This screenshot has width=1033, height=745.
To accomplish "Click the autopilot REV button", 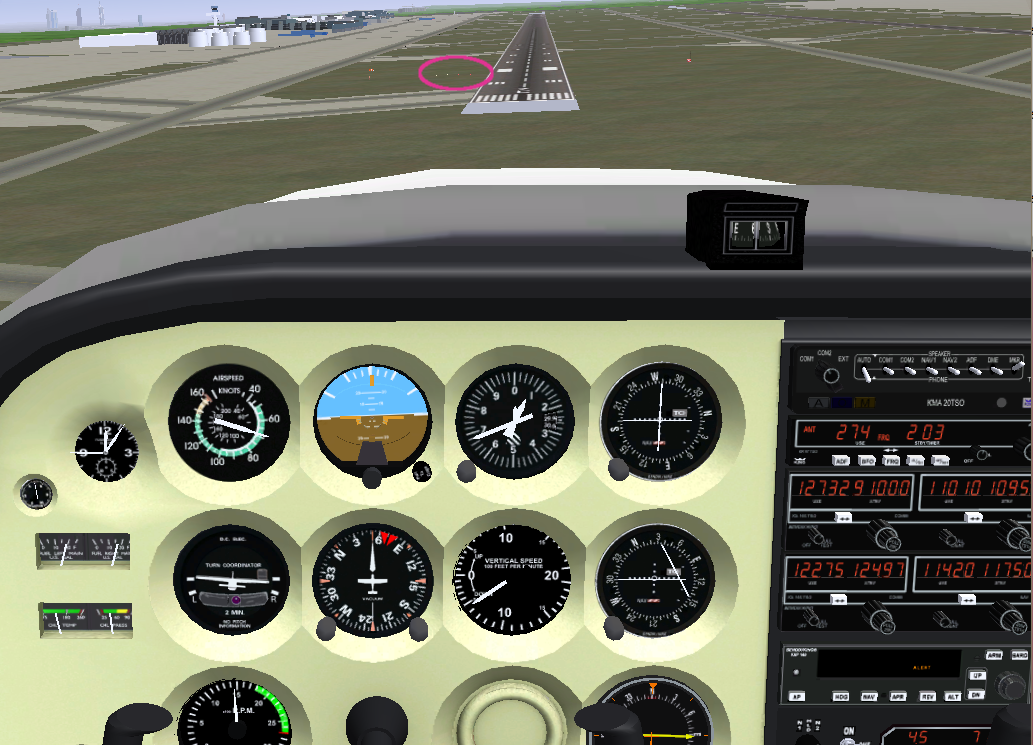I will click(x=927, y=696).
